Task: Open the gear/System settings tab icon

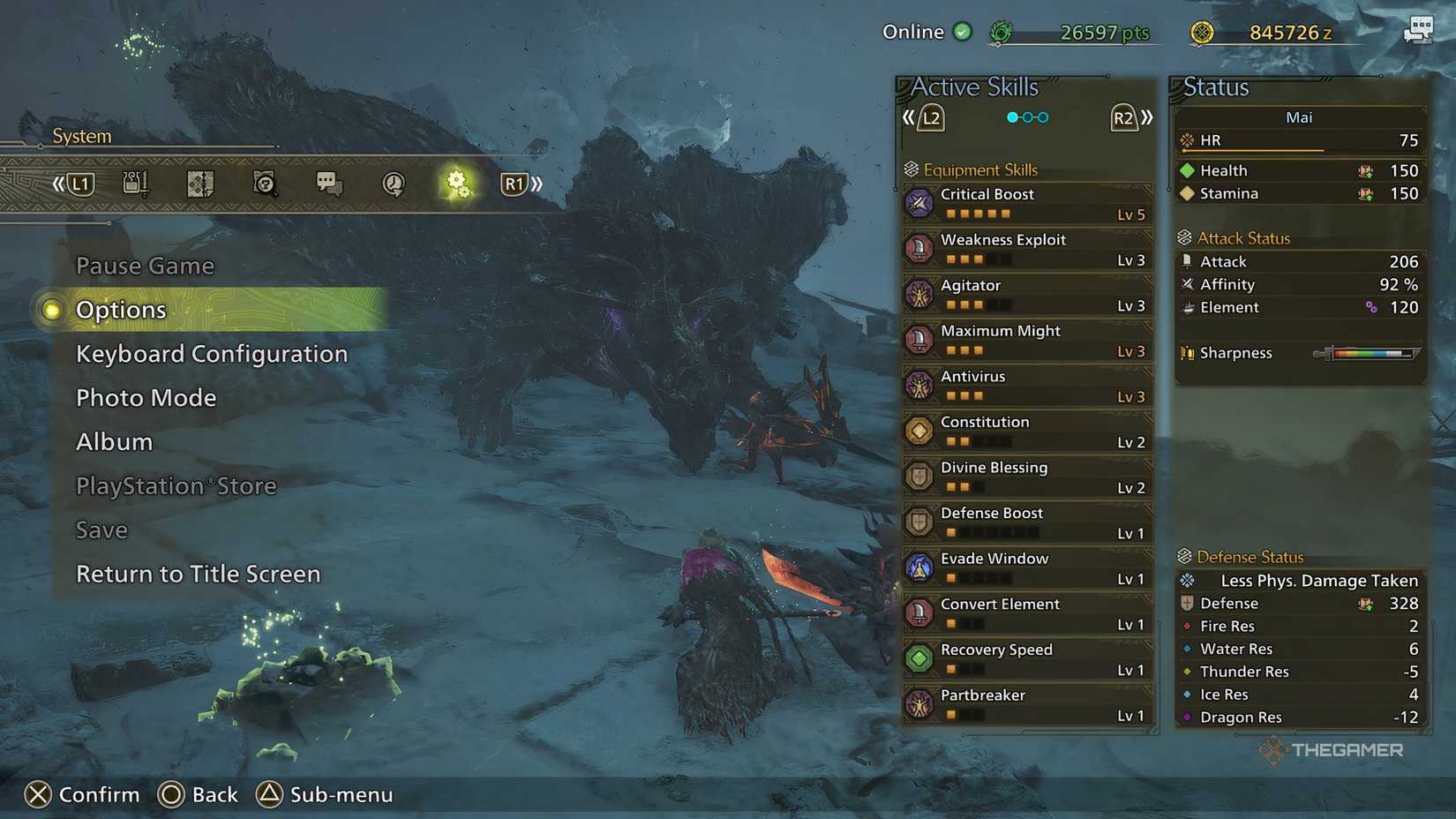Action: pos(456,184)
